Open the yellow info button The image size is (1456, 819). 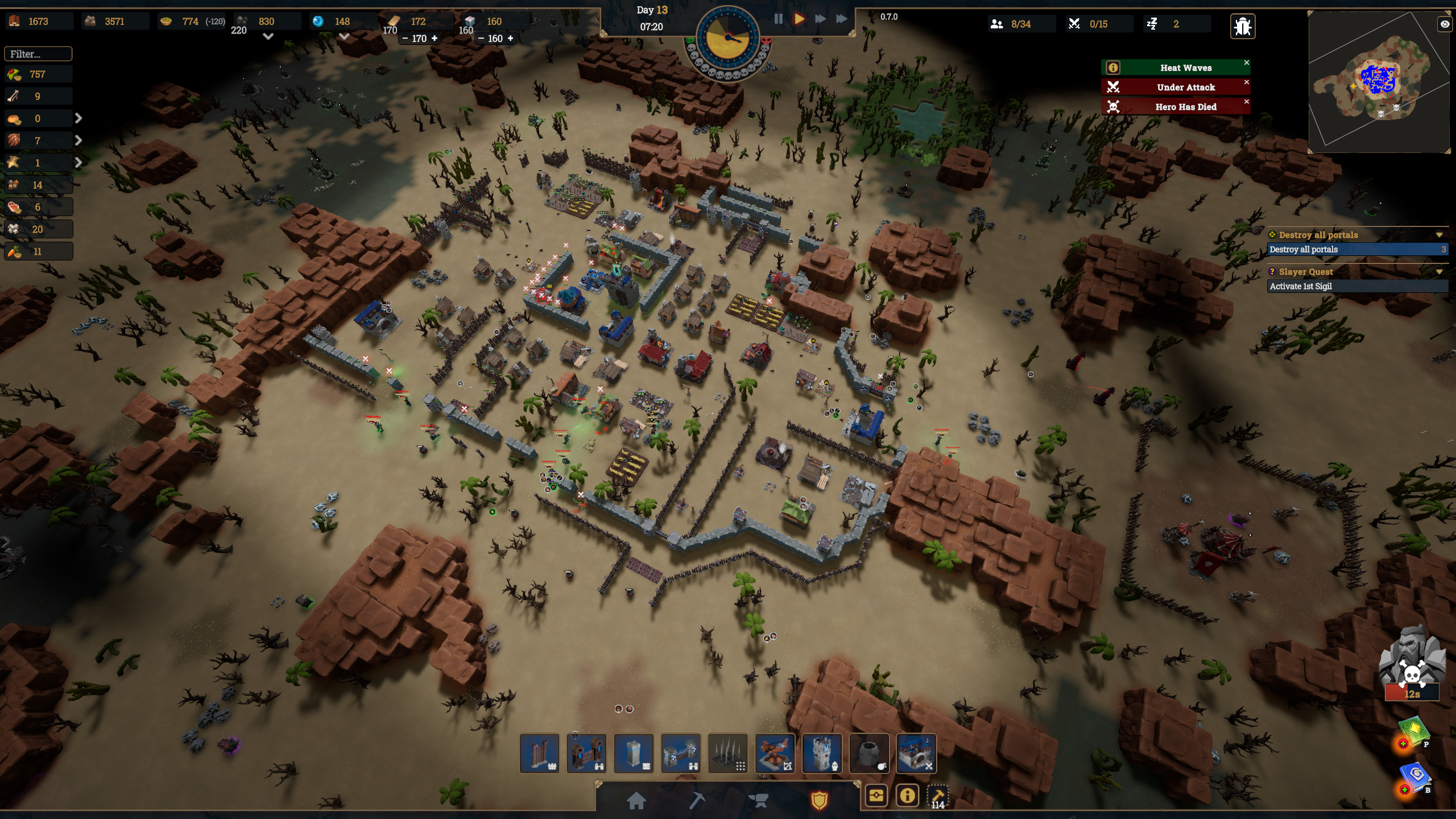907,795
